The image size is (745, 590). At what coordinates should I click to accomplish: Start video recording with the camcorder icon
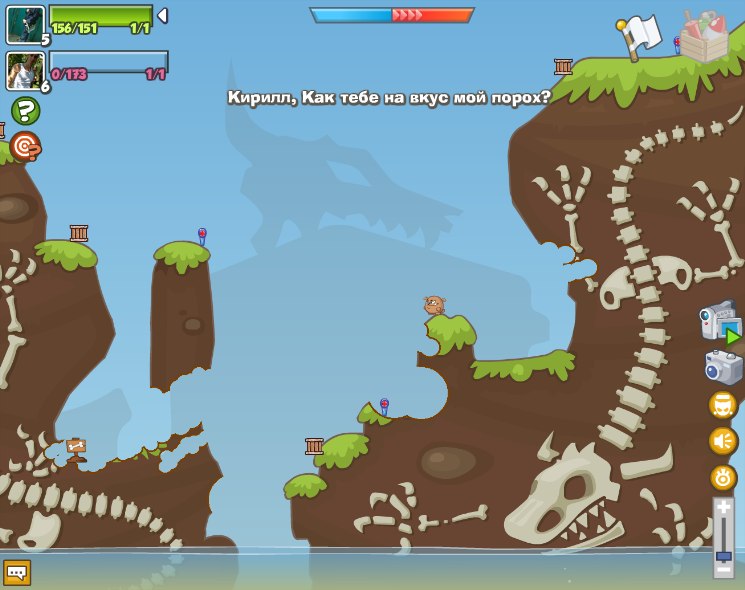pos(720,323)
